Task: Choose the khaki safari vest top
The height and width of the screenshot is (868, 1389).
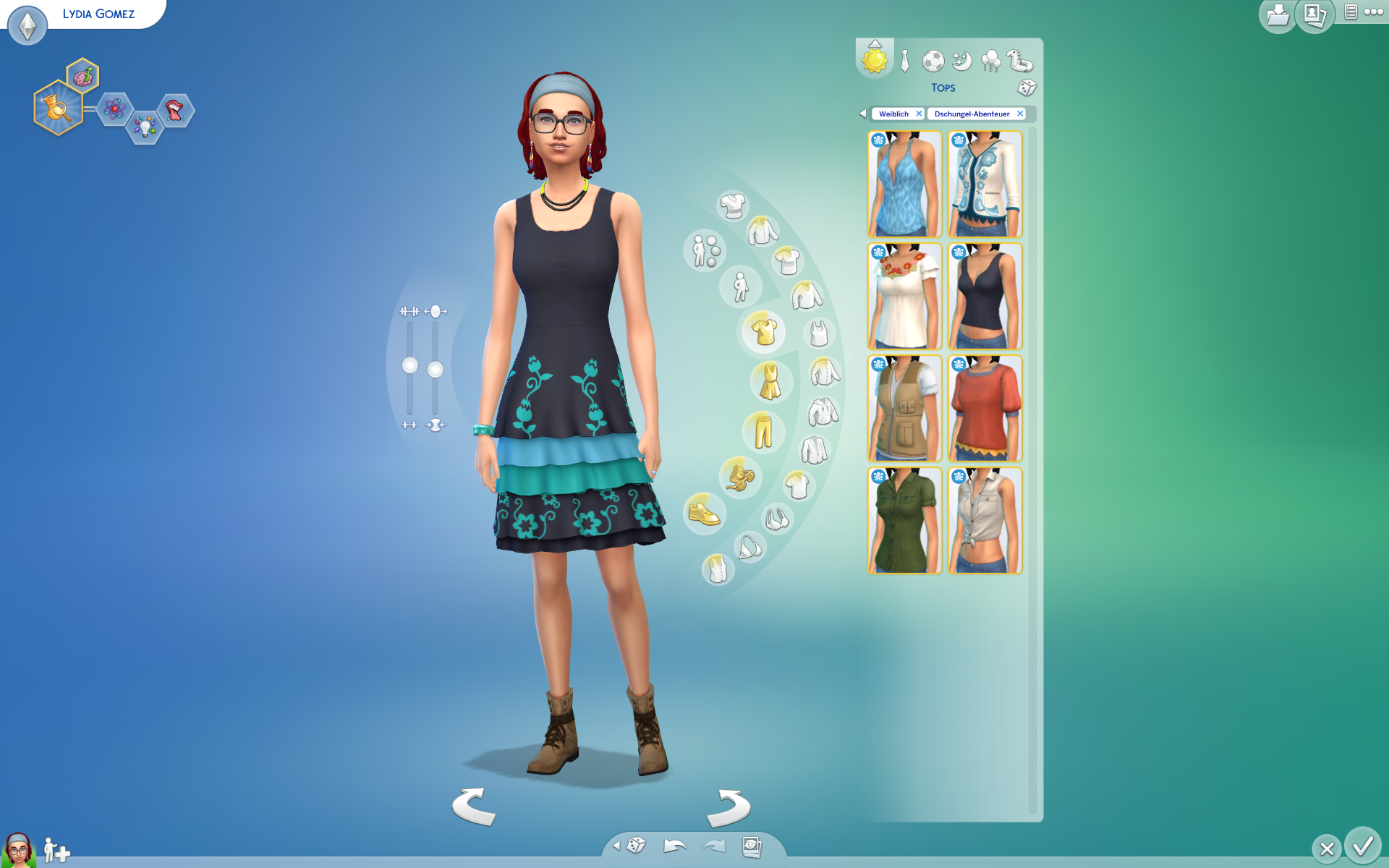Action: 904,409
